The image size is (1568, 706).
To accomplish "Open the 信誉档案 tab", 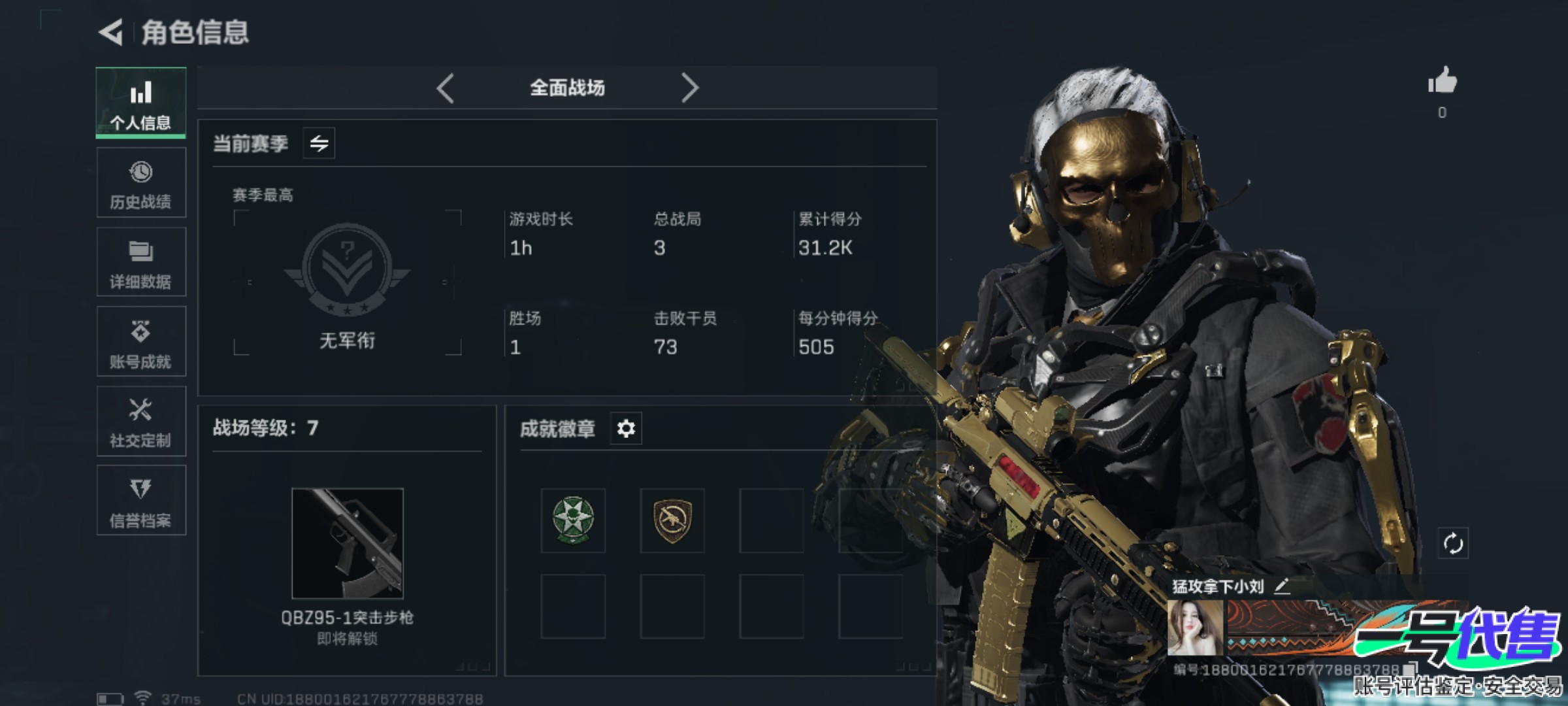I will click(x=140, y=502).
